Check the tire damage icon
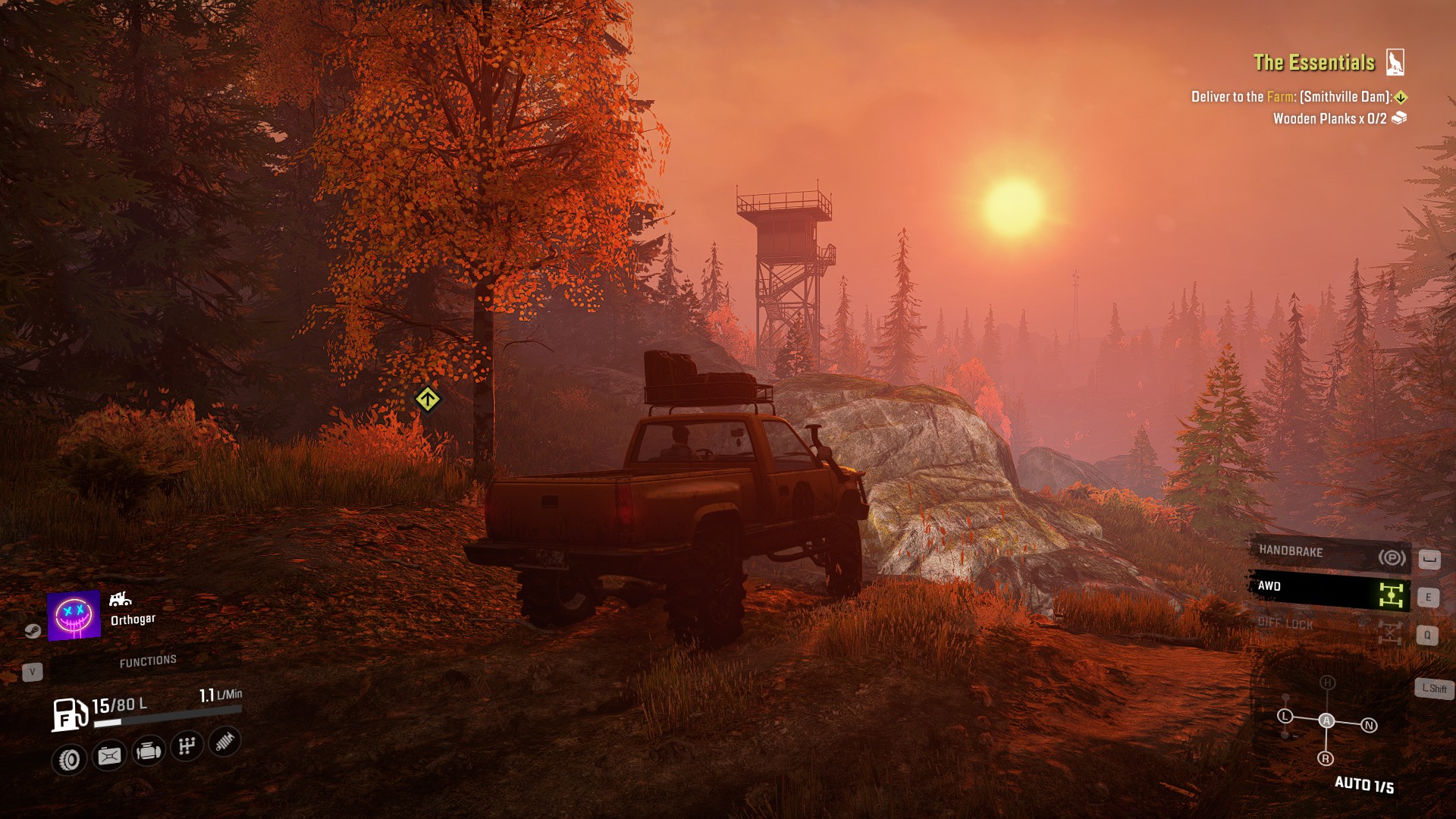 point(70,759)
